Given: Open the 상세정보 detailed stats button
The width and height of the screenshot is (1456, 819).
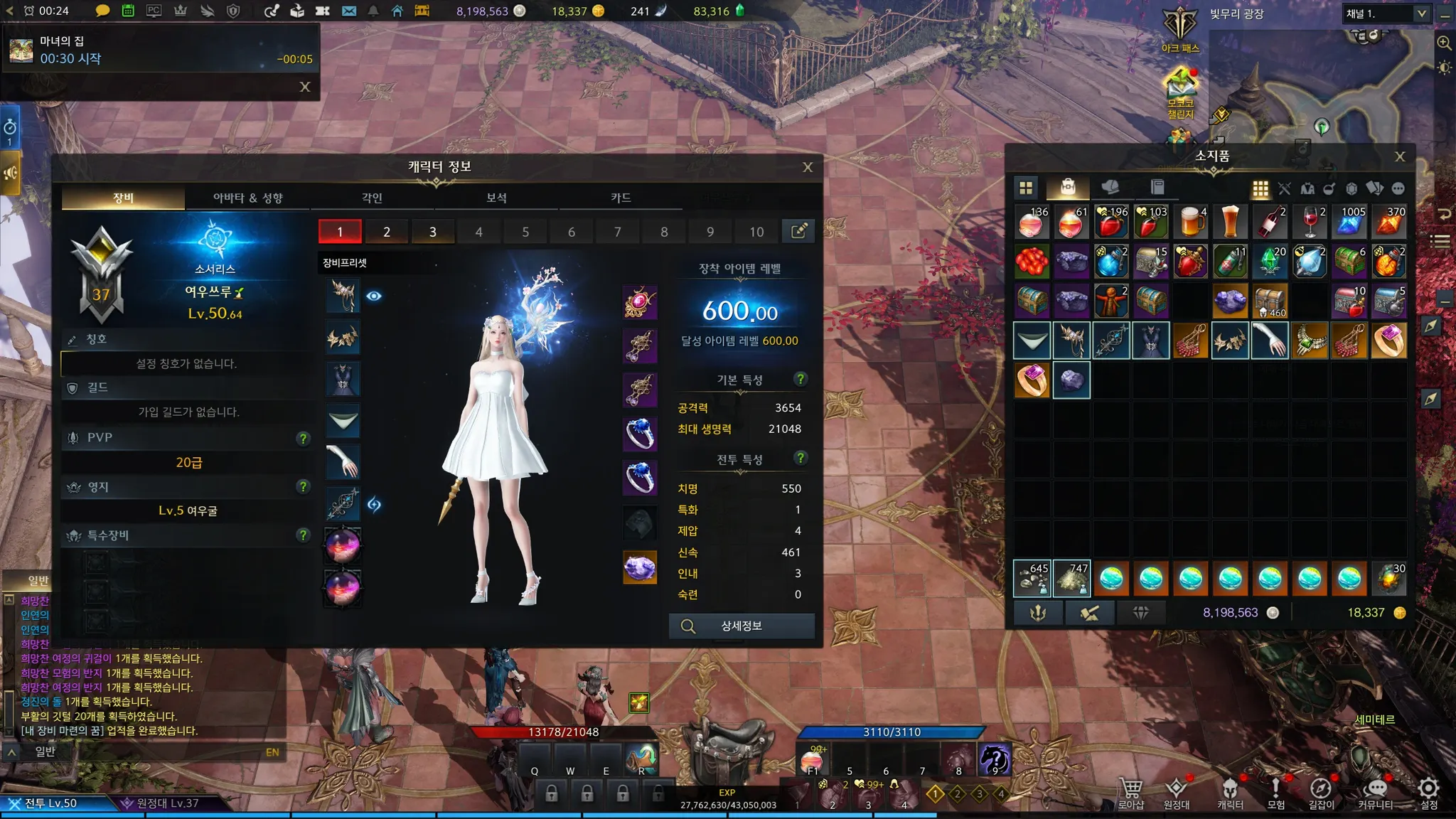Looking at the screenshot, I should 742,626.
